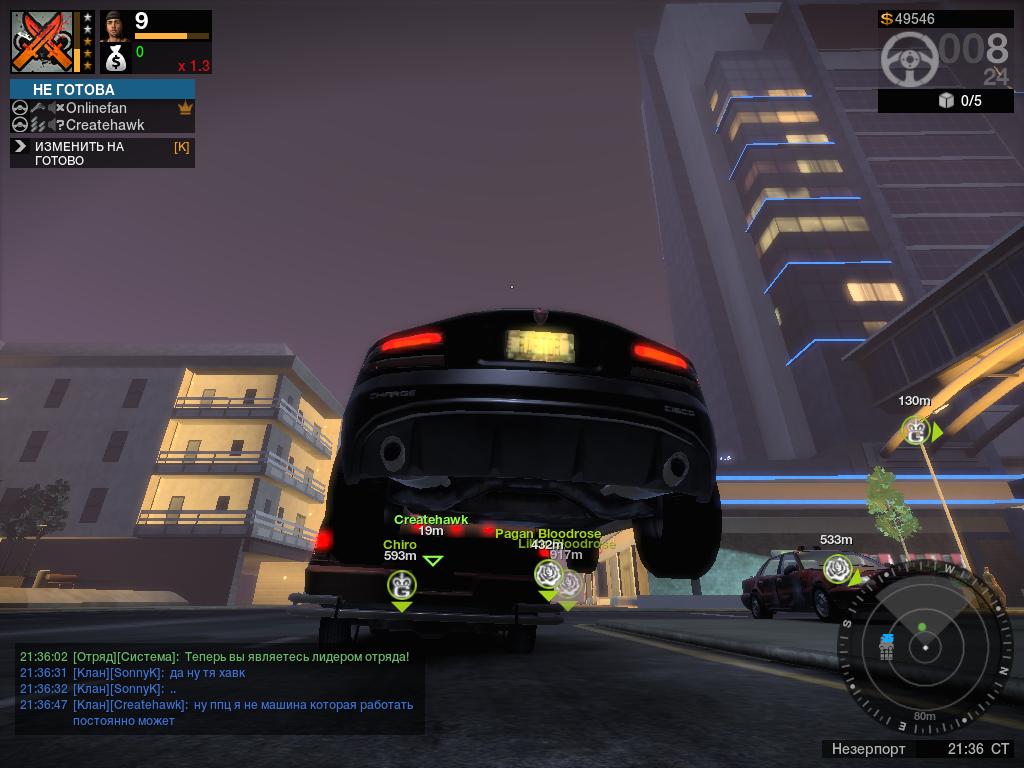Screen dimensions: 1024x768
Task: Click the blue building marker on radar
Action: point(886,647)
